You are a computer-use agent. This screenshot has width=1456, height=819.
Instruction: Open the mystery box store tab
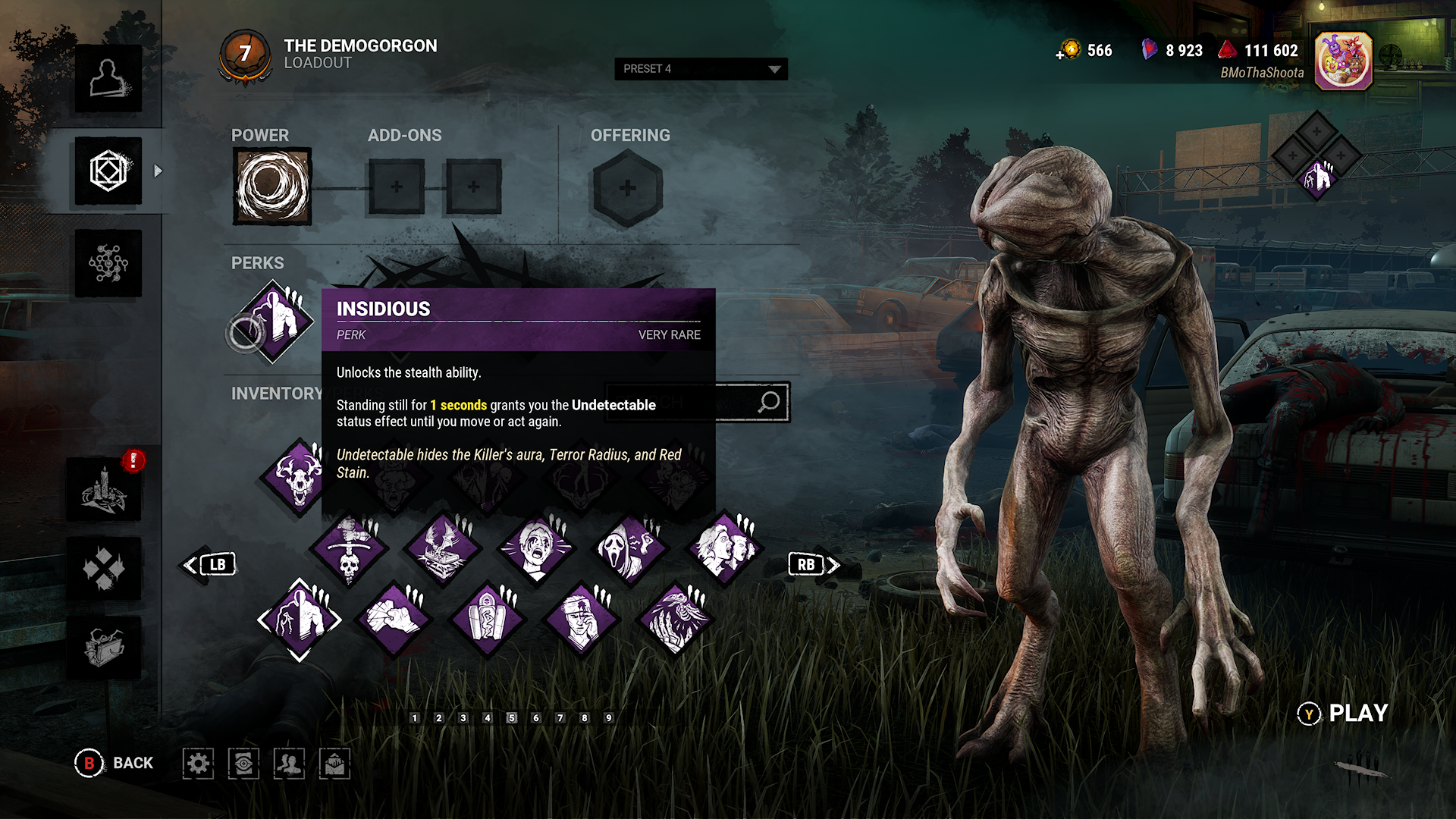105,648
